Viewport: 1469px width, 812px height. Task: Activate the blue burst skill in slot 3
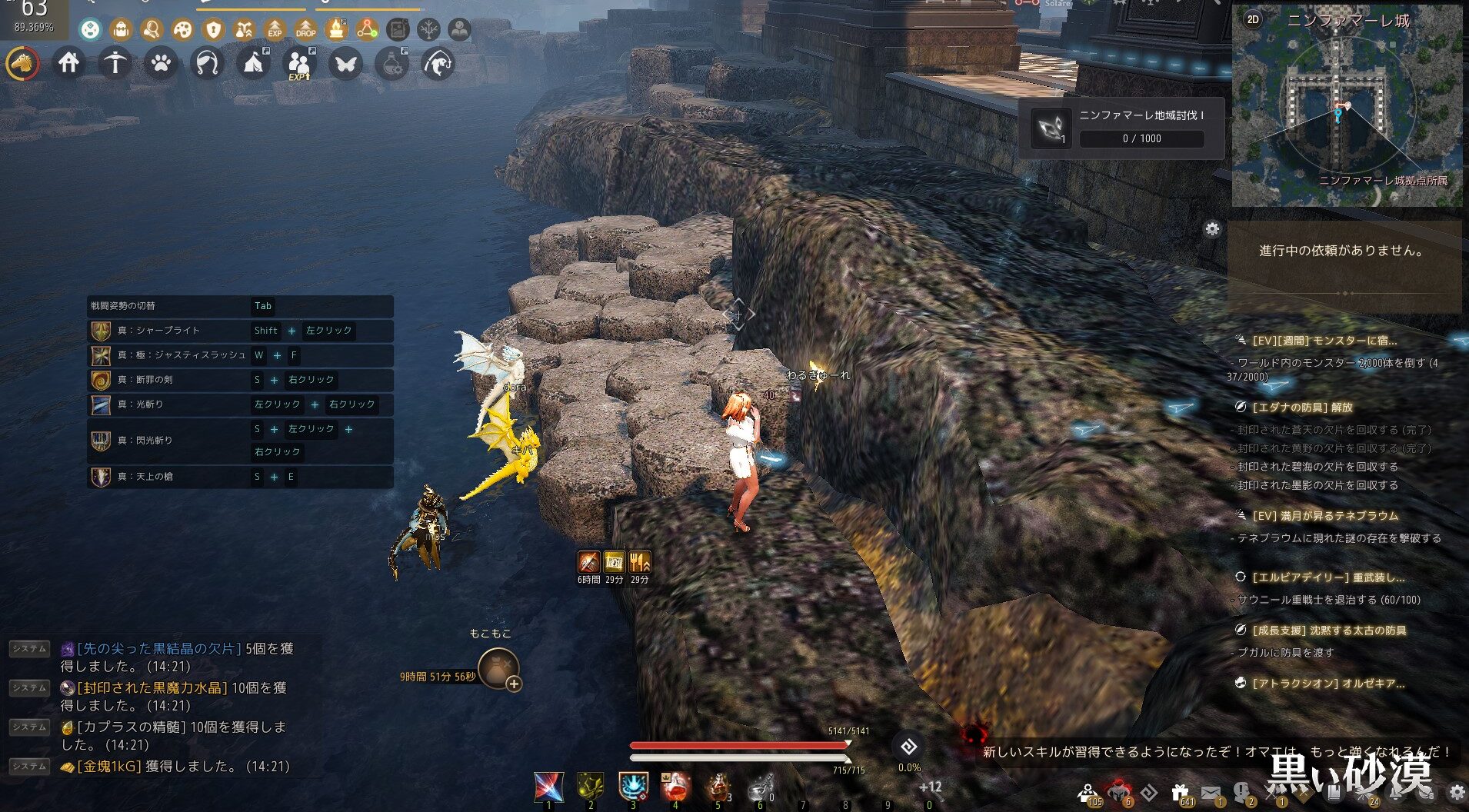coord(633,787)
